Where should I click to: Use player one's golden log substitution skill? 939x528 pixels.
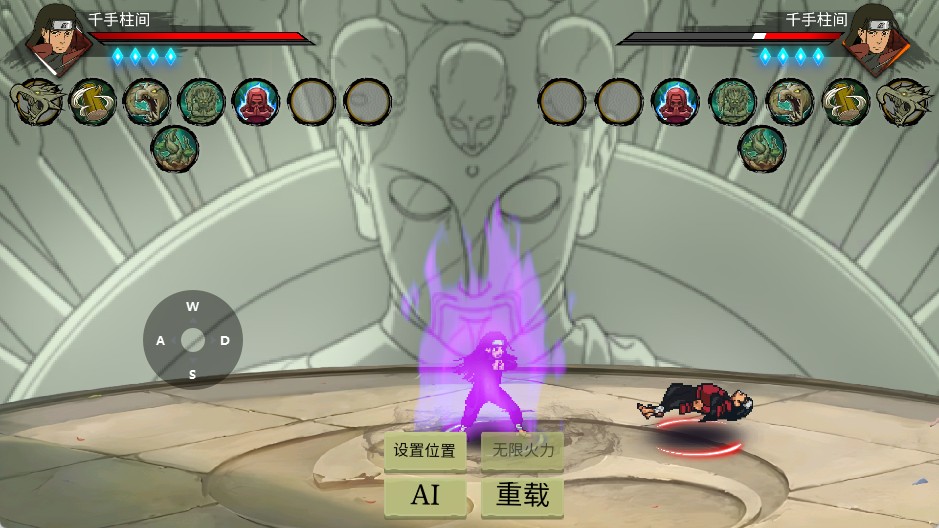coord(93,101)
